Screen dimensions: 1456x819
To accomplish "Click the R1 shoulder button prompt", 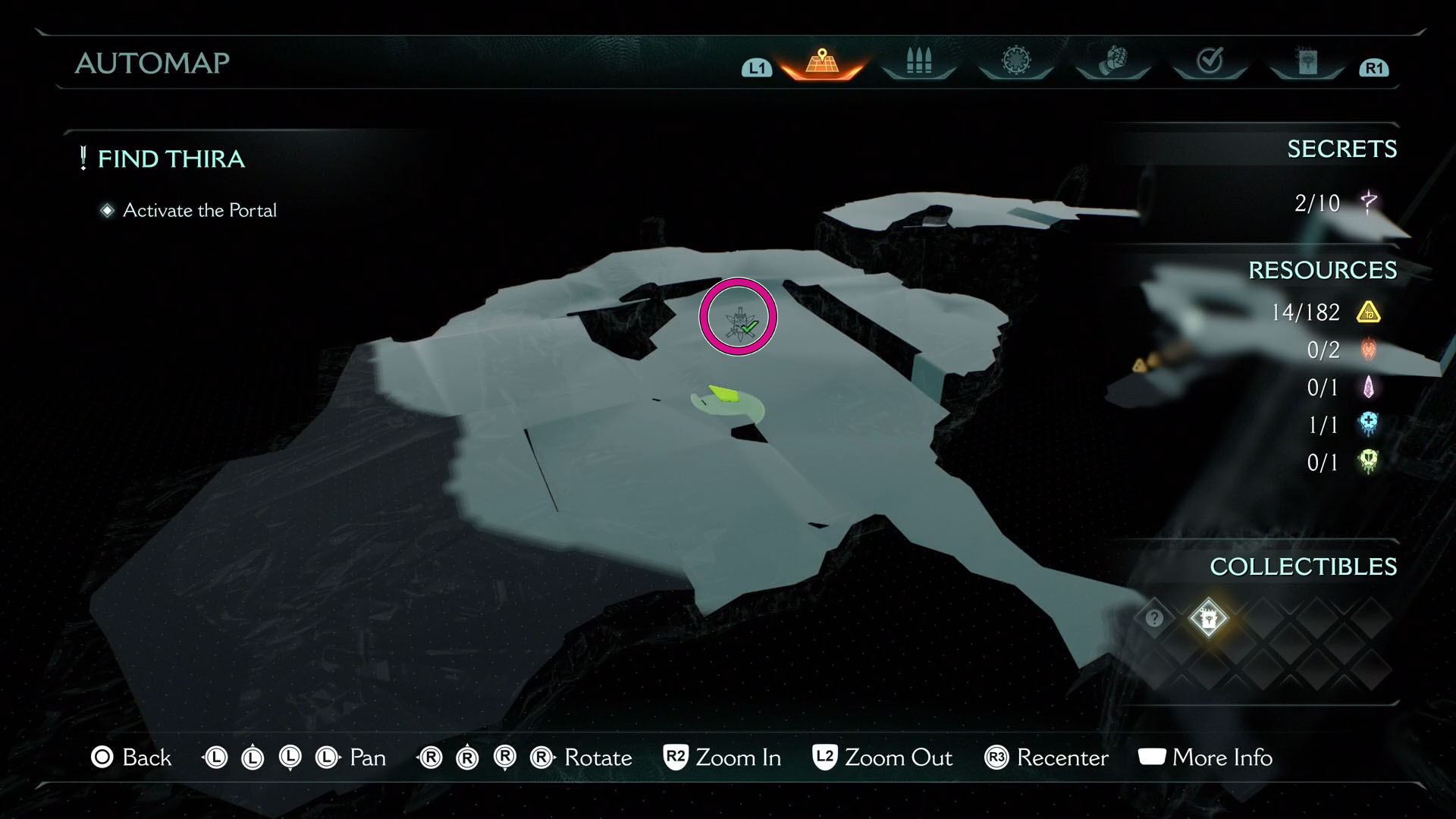I will point(1373,68).
